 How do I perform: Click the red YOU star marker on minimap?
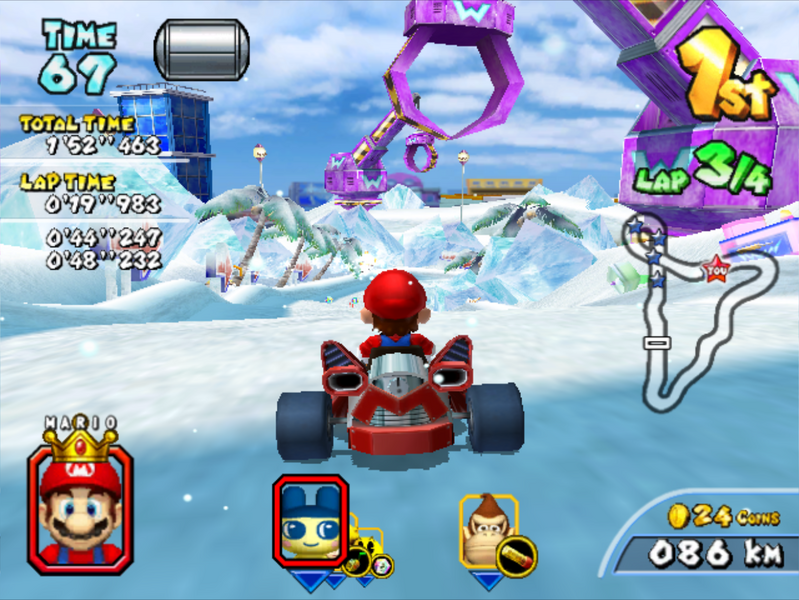716,267
